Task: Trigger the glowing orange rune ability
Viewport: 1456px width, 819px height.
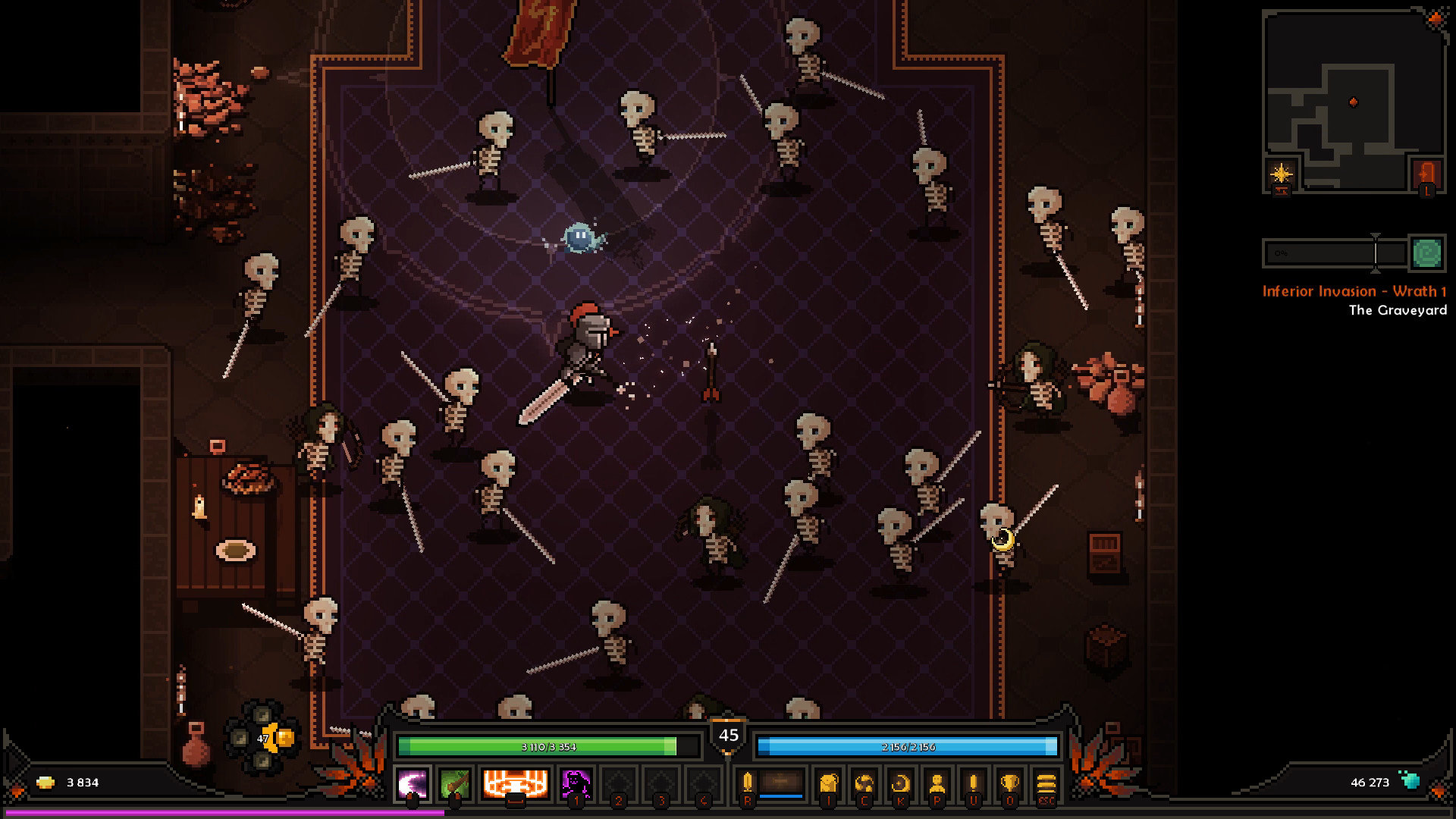Action: 516,785
